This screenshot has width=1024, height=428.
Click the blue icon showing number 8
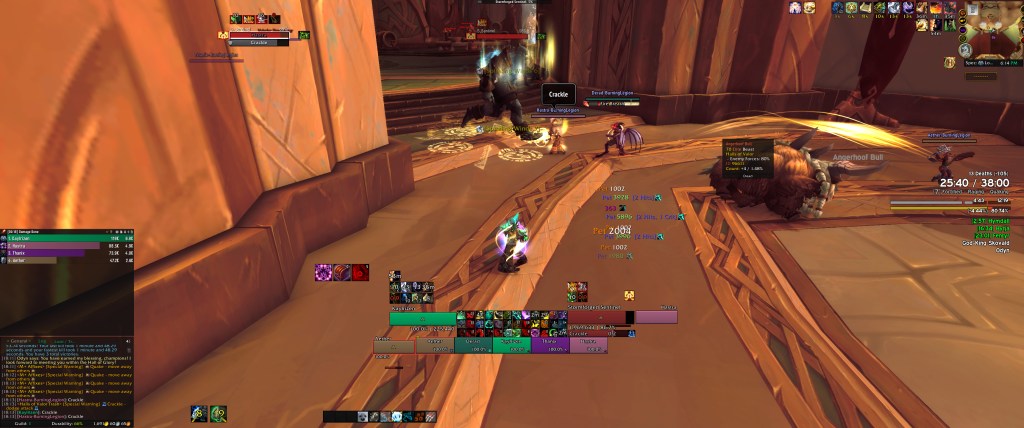[200, 412]
